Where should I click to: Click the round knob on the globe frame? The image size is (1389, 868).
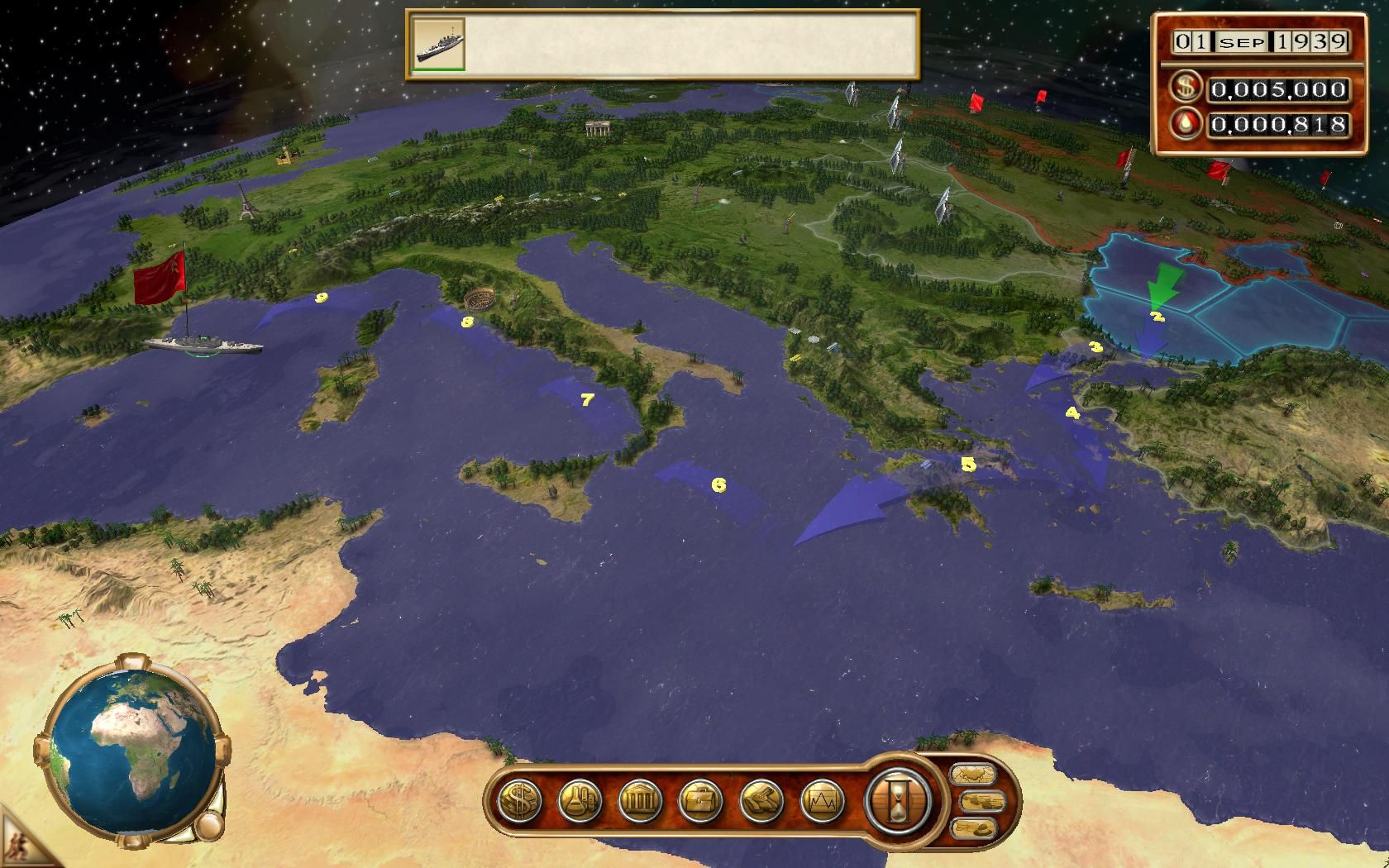click(209, 825)
